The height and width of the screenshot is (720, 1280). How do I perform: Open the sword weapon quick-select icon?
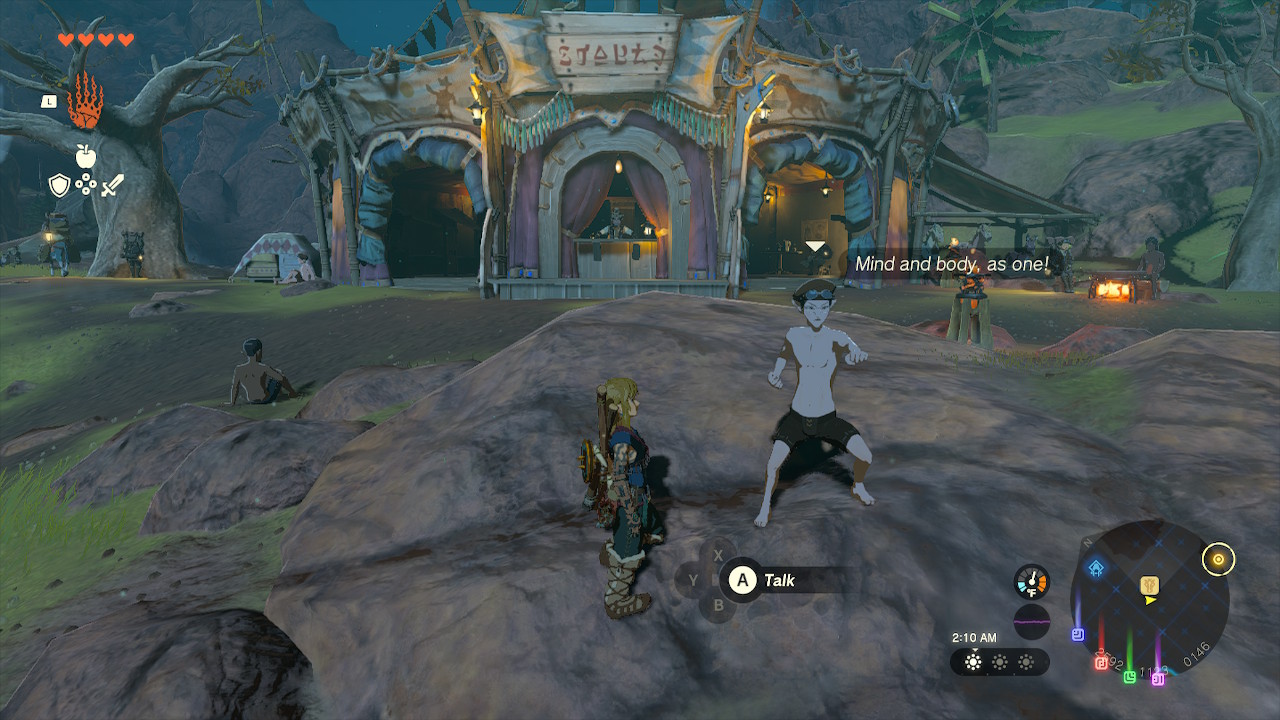112,185
